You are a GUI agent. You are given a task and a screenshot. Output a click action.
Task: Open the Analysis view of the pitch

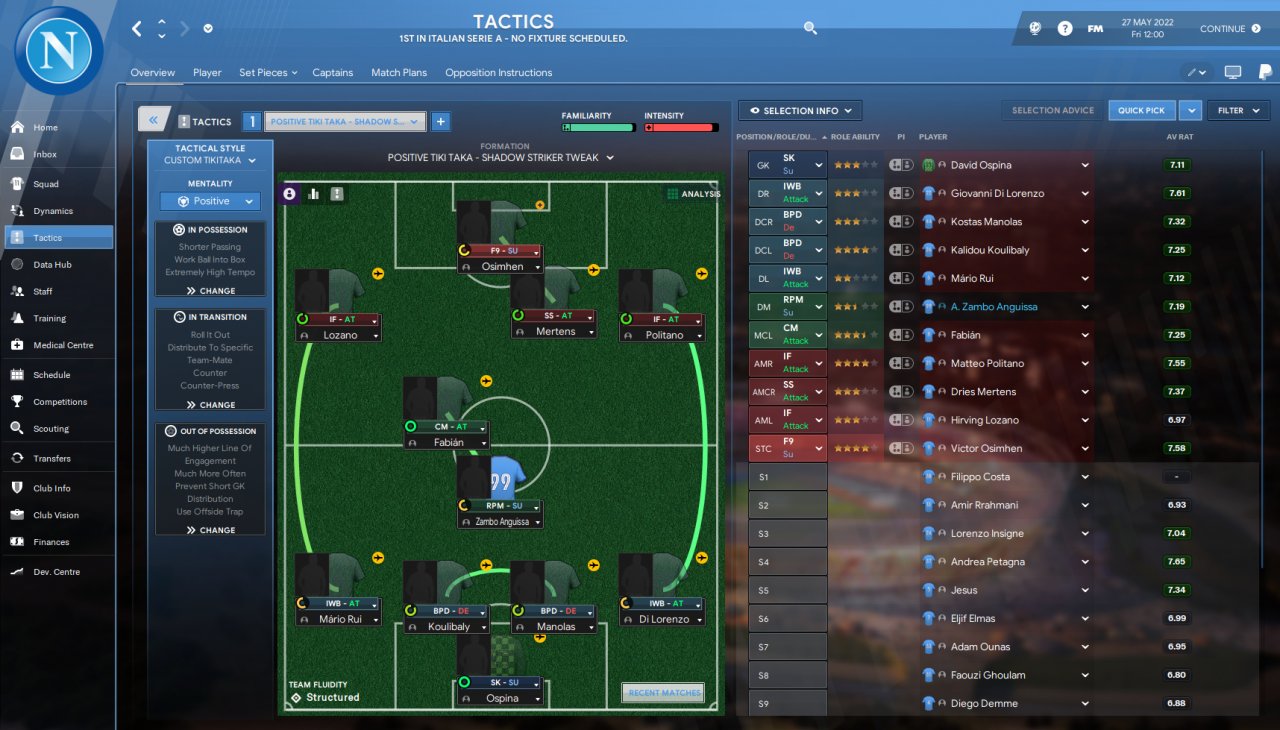pos(693,194)
